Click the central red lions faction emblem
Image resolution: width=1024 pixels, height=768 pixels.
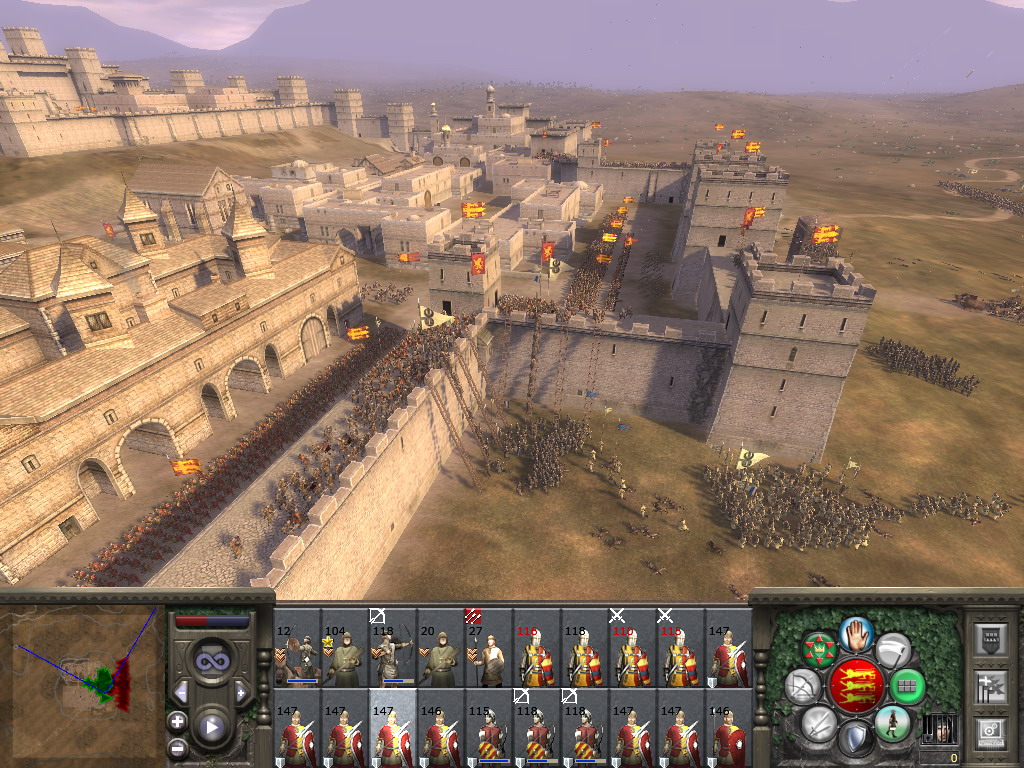click(x=855, y=686)
